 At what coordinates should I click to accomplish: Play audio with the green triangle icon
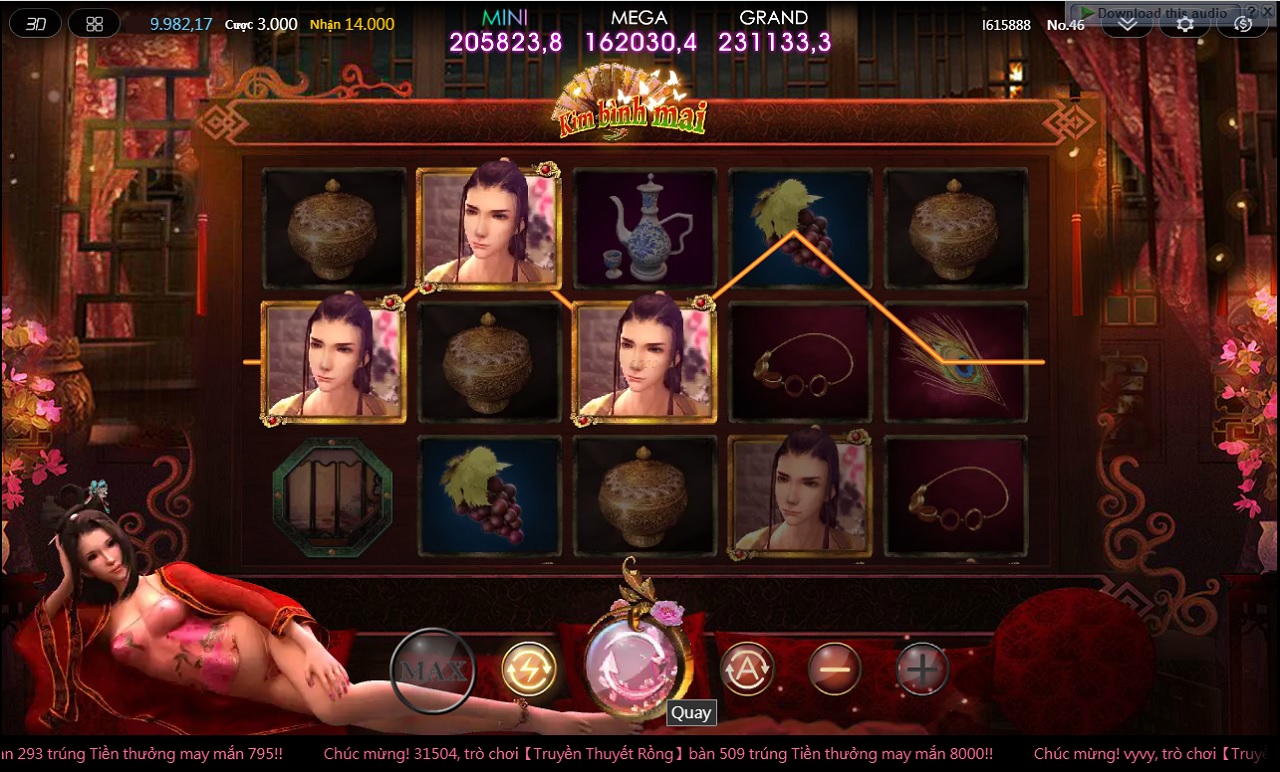pyautogui.click(x=1088, y=11)
